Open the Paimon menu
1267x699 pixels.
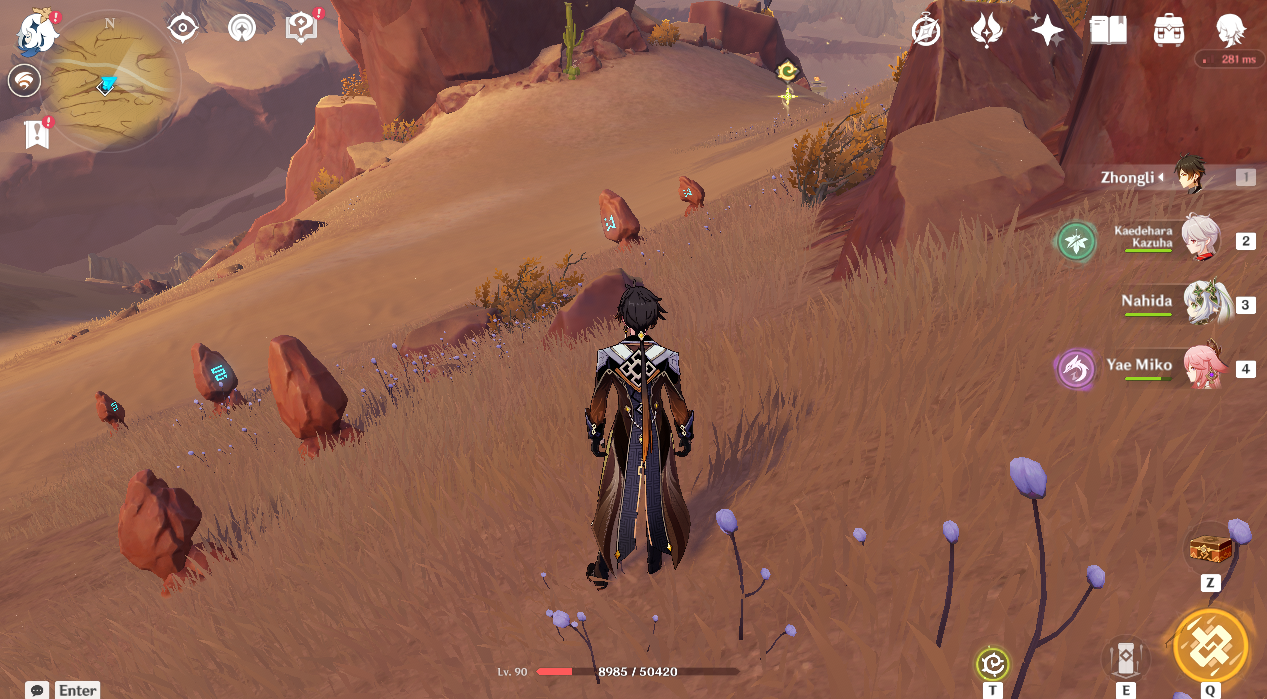(x=38, y=32)
